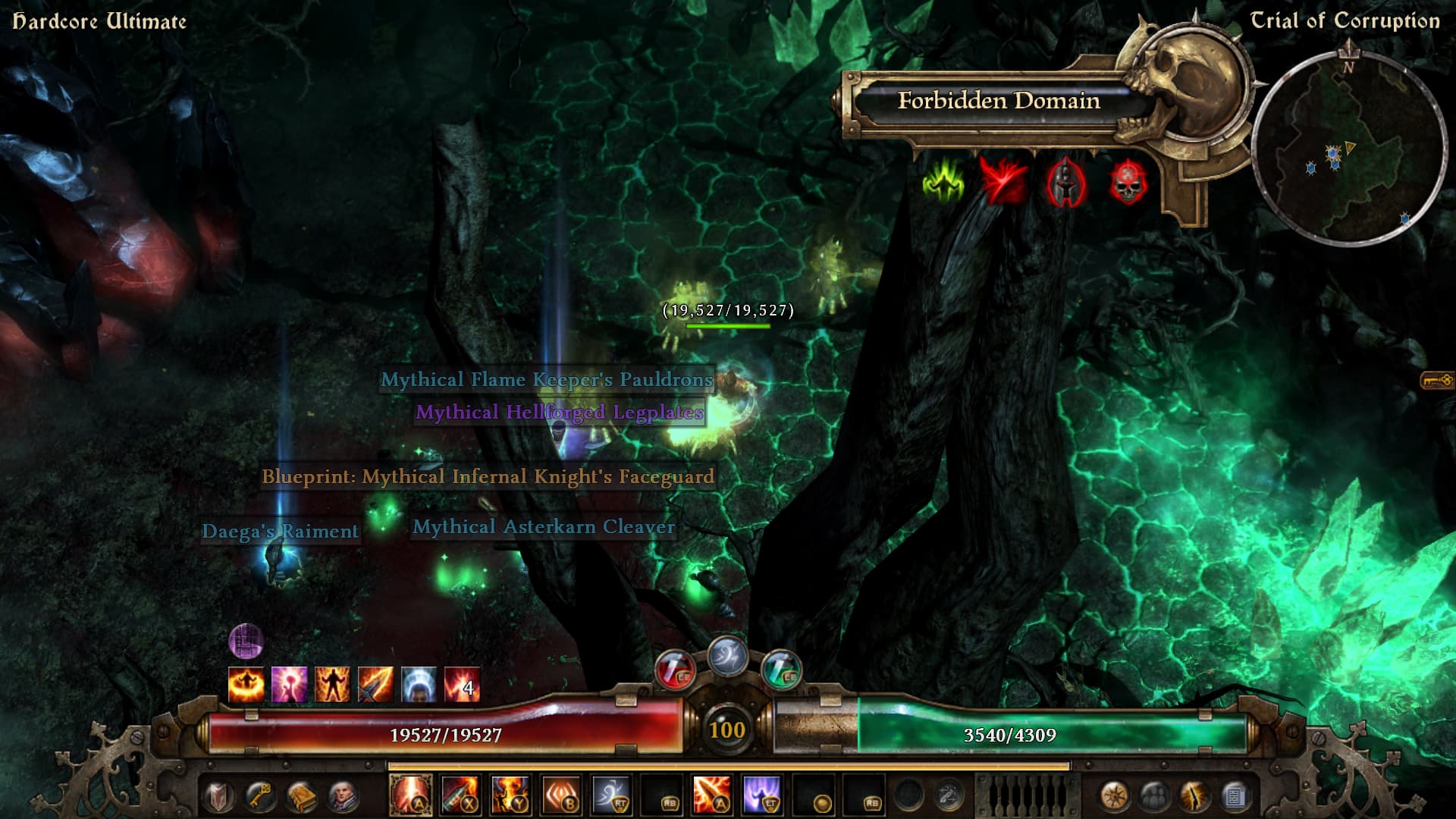Open the circular minimap

[x=1348, y=148]
